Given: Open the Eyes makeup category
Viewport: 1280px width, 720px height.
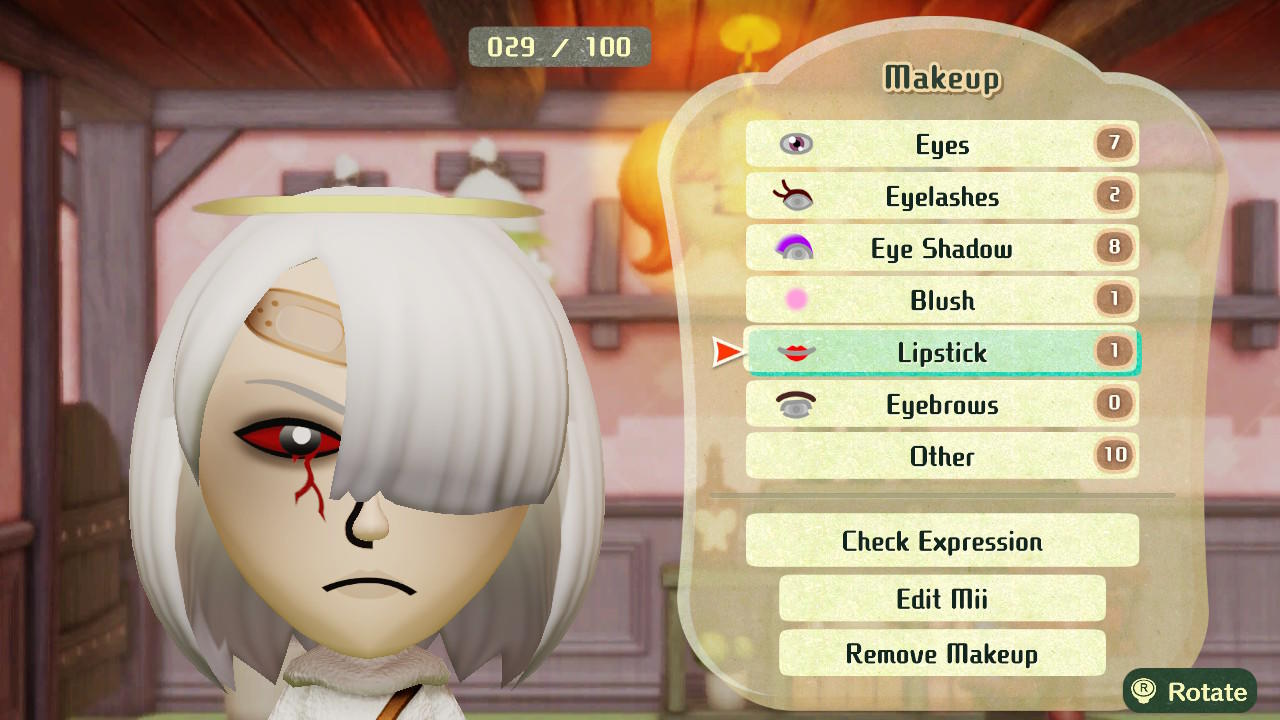Looking at the screenshot, I should tap(940, 144).
